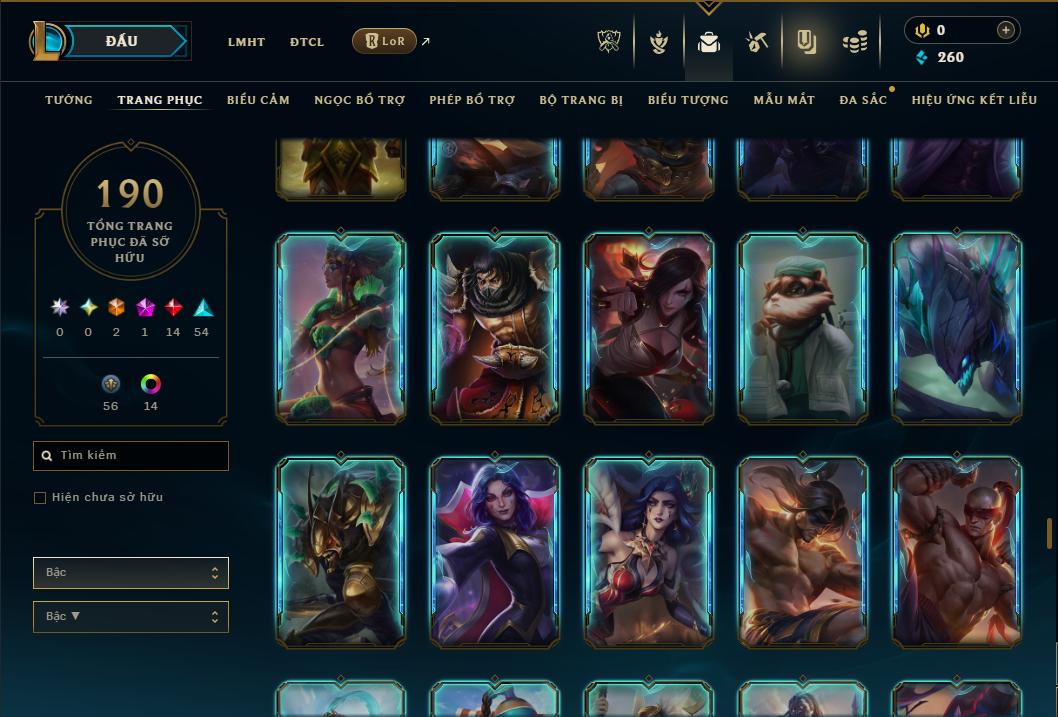1058x717 pixels.
Task: Select the BIỂU TƯỢNG icons tab
Action: coord(688,100)
